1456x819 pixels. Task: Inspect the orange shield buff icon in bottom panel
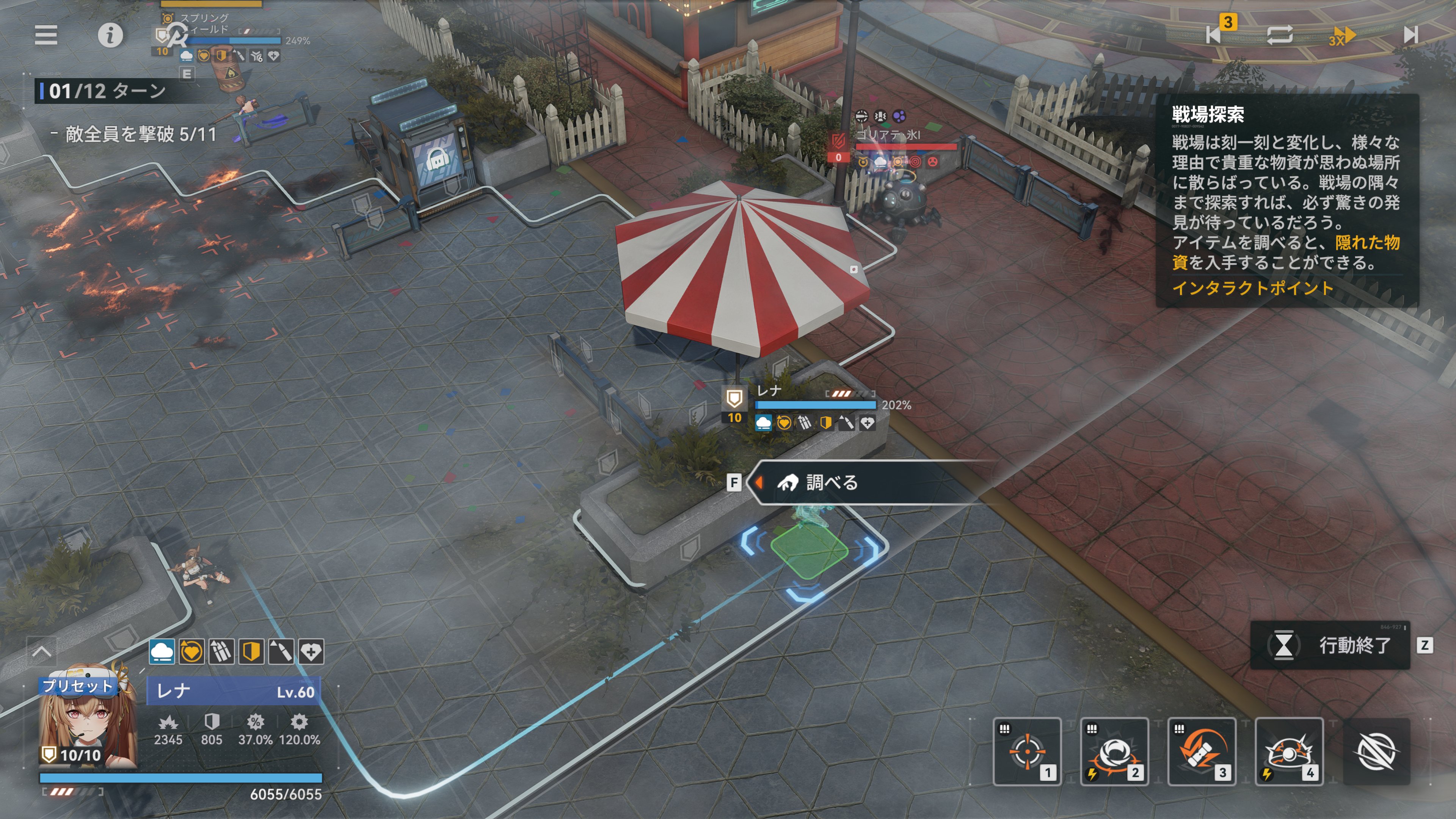click(x=251, y=652)
